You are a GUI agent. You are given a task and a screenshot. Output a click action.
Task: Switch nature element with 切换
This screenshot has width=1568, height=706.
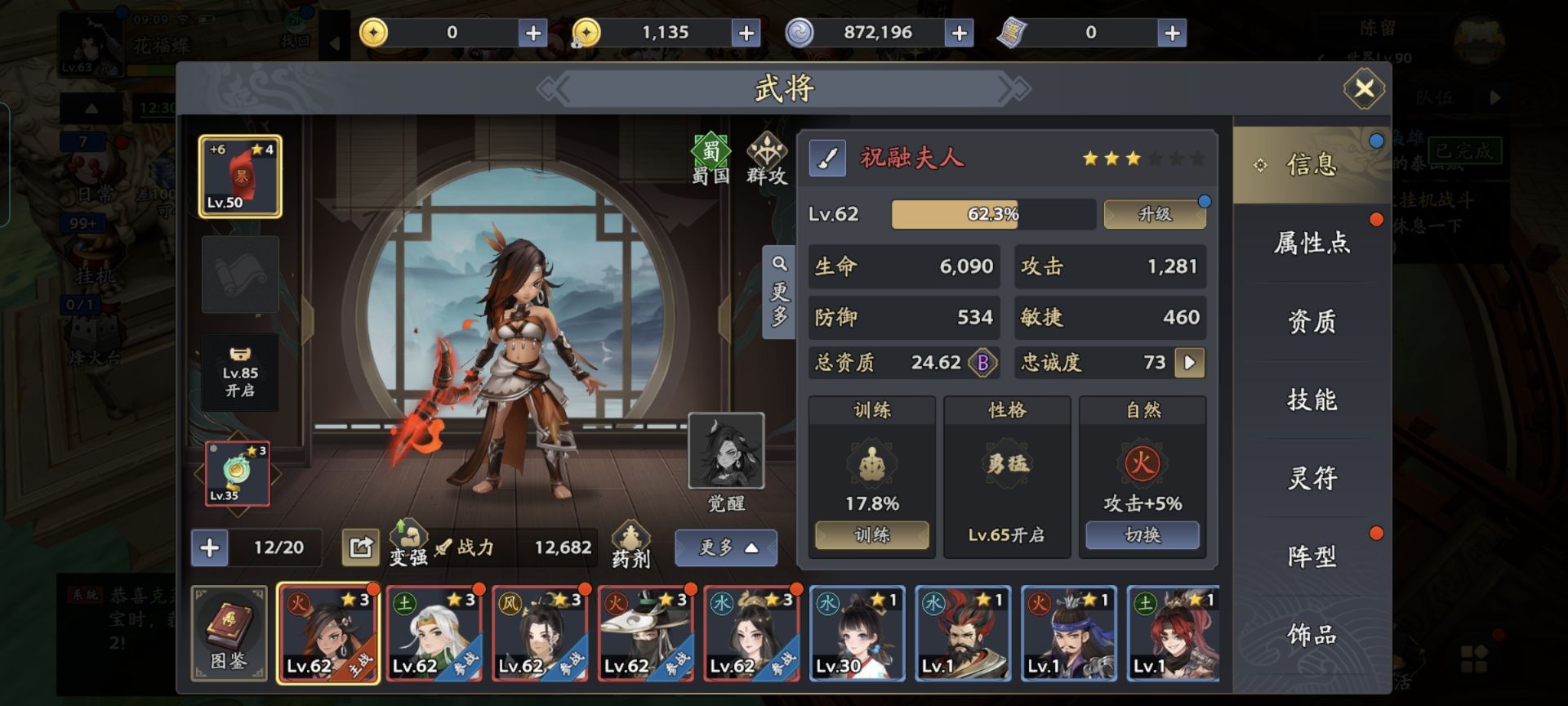[x=1142, y=535]
